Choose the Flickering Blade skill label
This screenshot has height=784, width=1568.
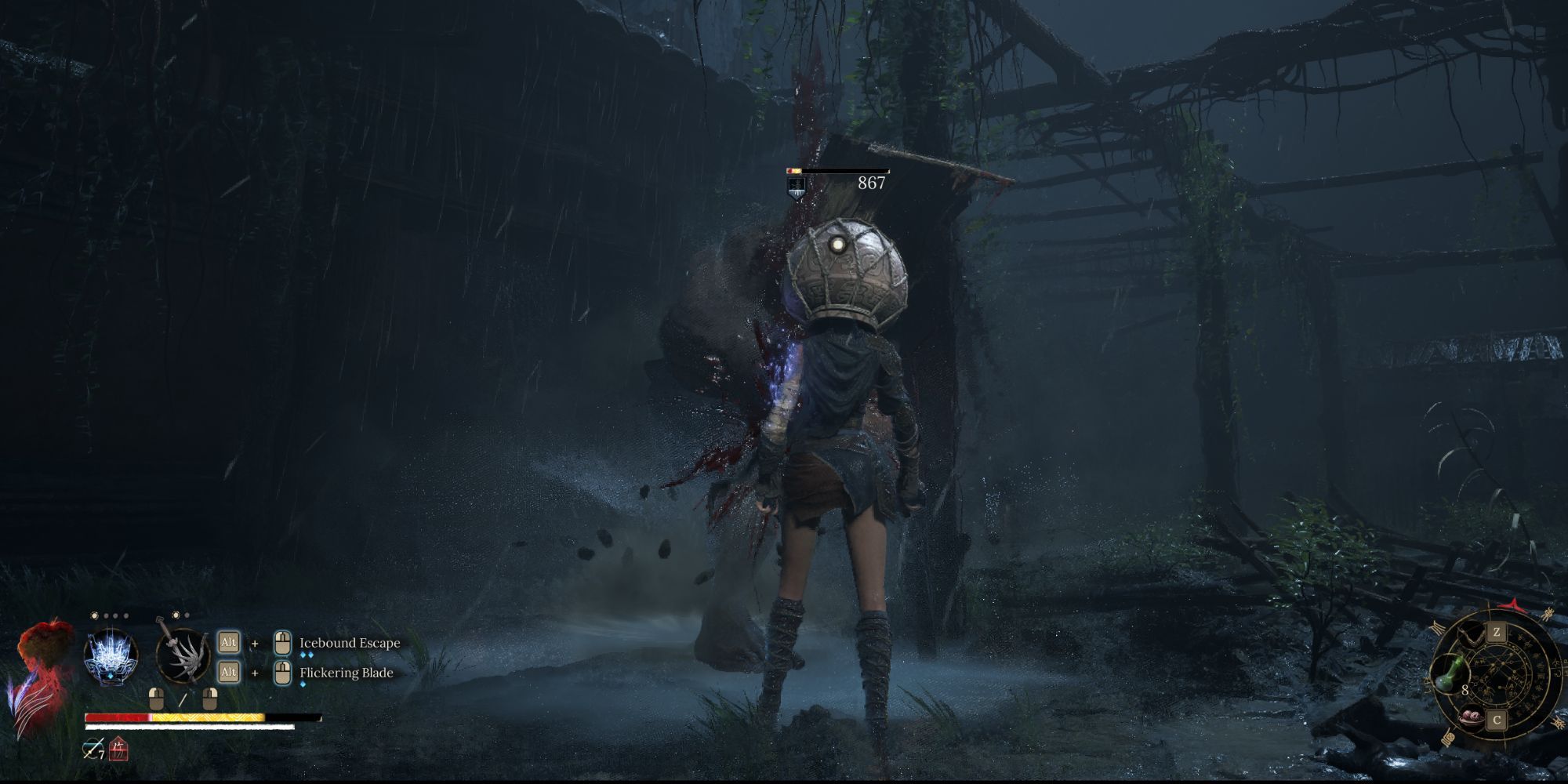pos(347,673)
